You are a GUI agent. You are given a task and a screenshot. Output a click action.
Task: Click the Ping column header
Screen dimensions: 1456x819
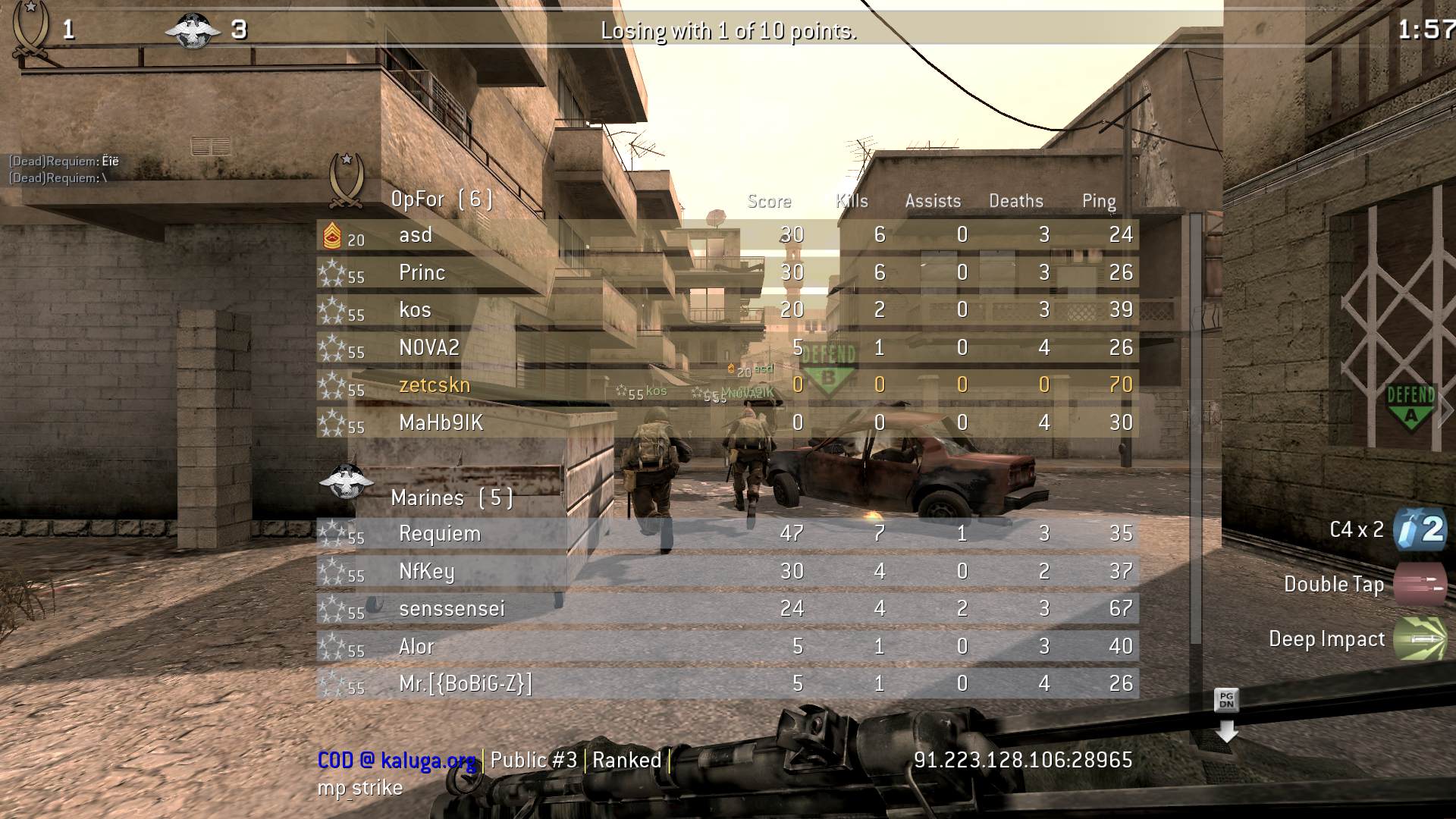pos(1099,201)
